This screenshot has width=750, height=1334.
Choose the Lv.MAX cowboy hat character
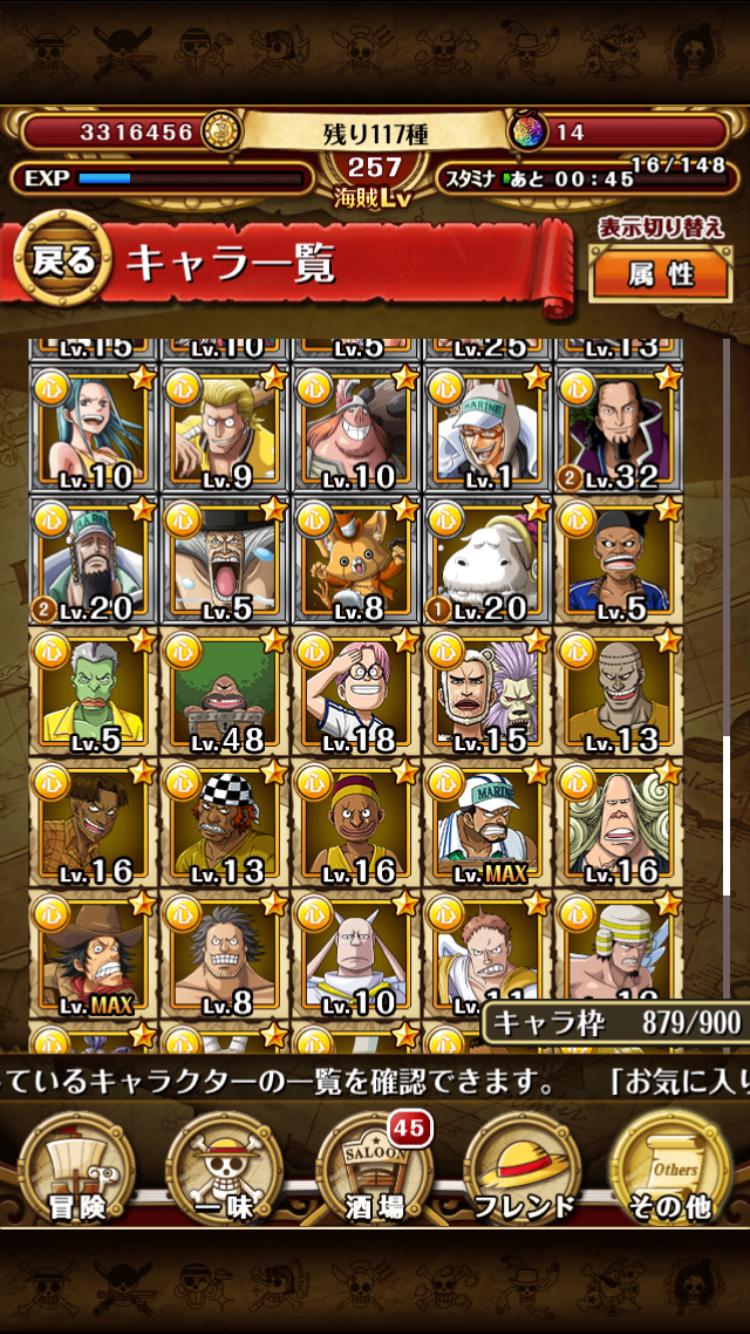point(92,954)
